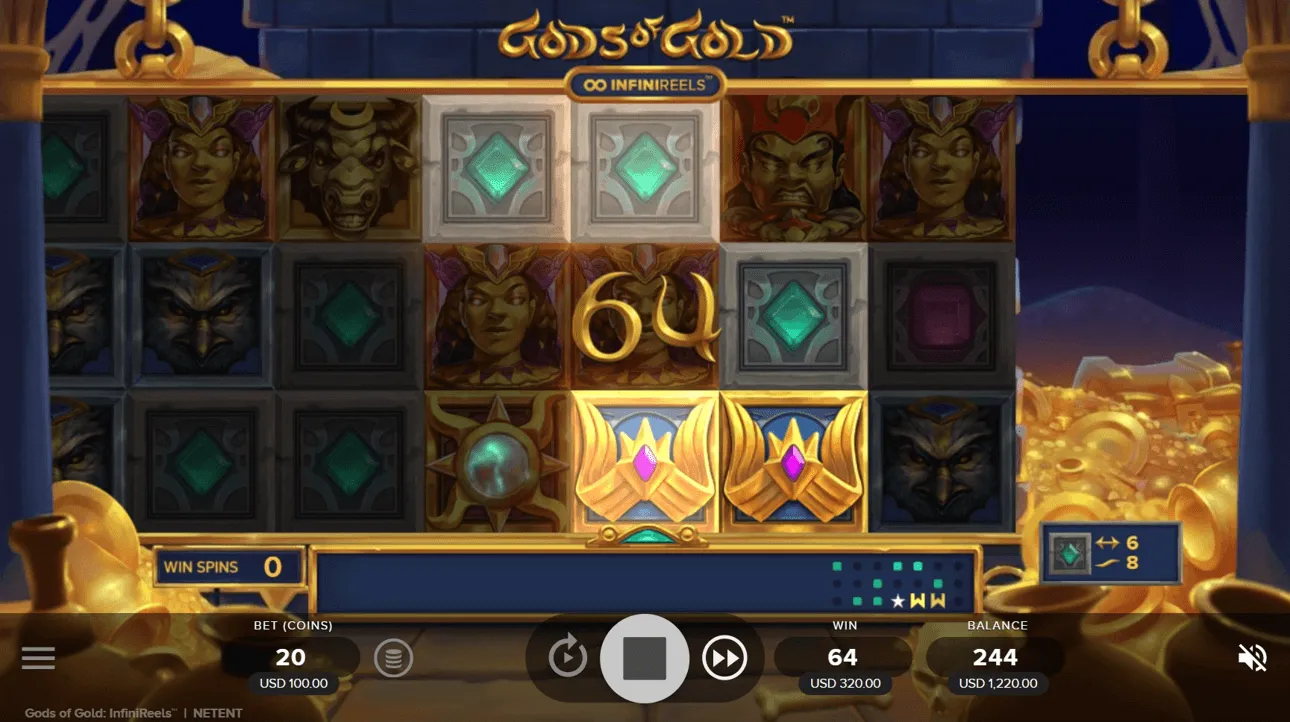Image resolution: width=1290 pixels, height=722 pixels.
Task: Click the 64 multiplier on the reels
Action: pyautogui.click(x=644, y=316)
